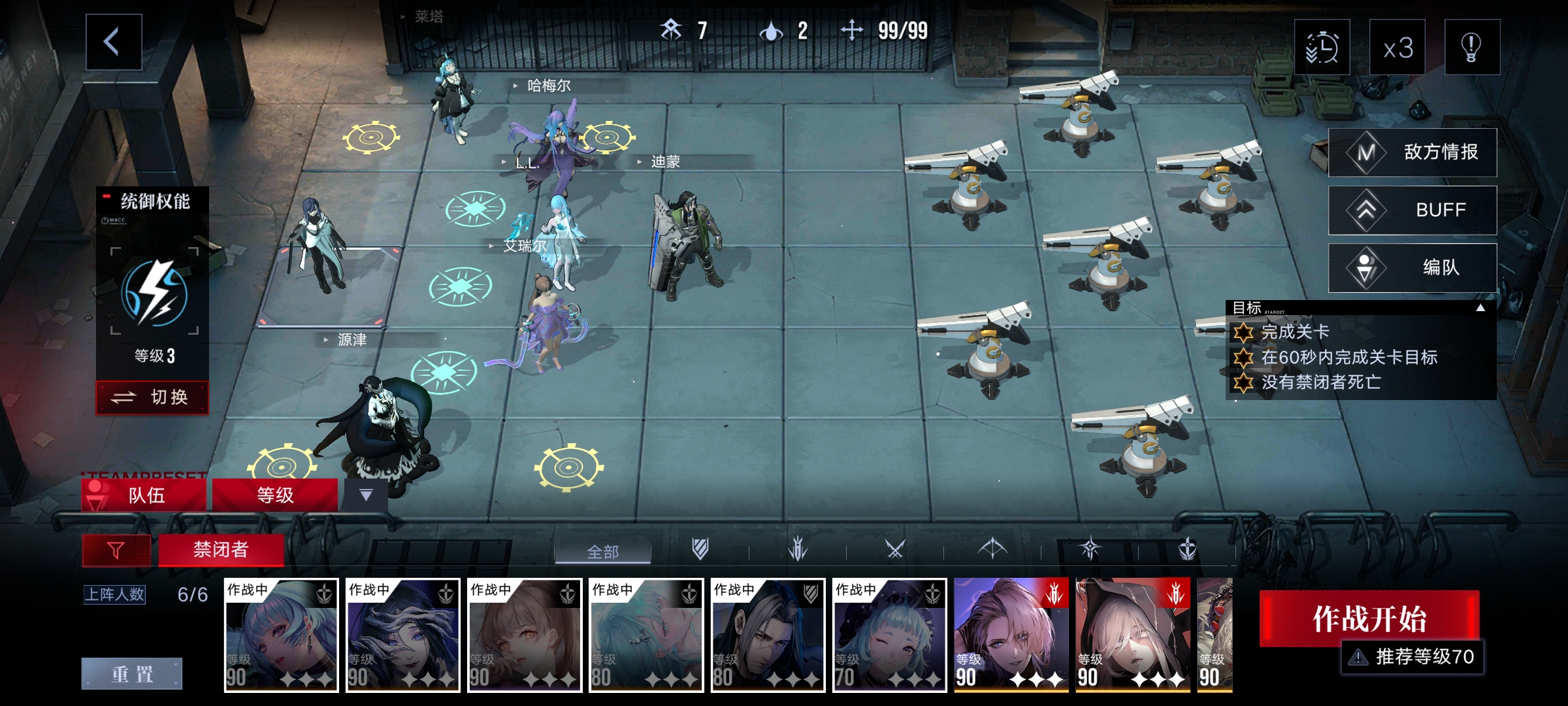
Task: Go back with the arrow button
Action: click(x=114, y=42)
